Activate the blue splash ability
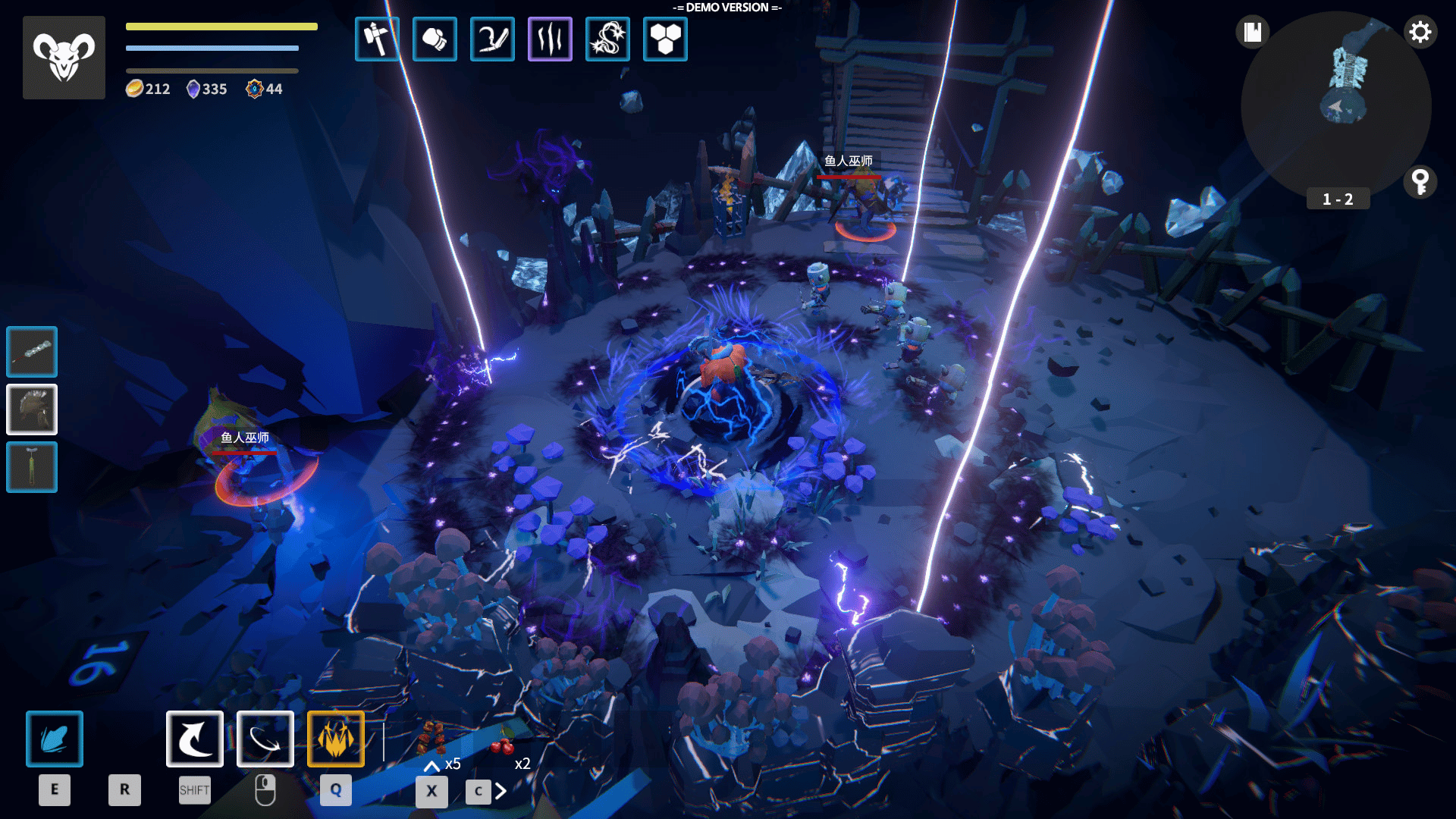This screenshot has height=819, width=1456. pyautogui.click(x=55, y=739)
